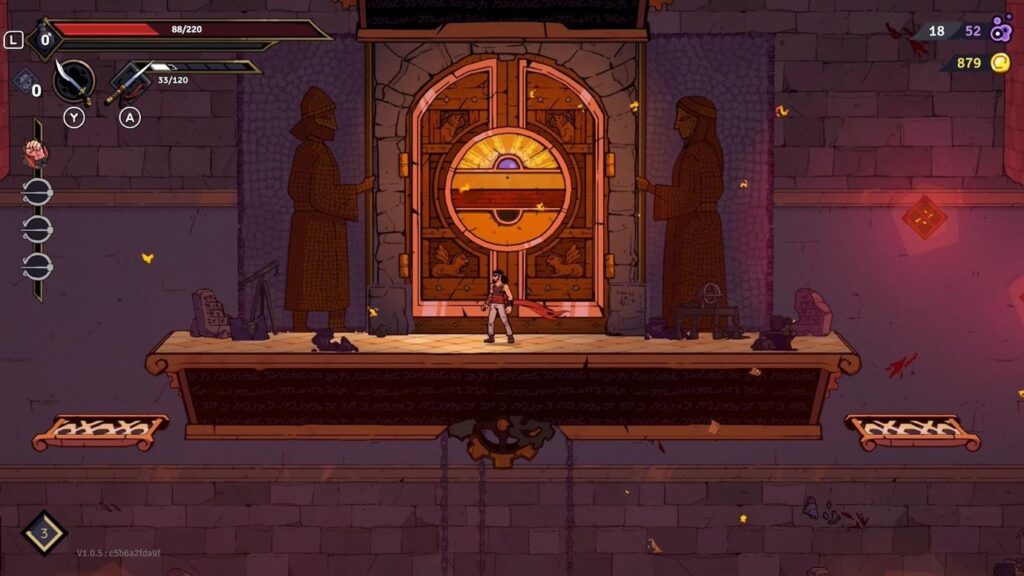The image size is (1024, 576).
Task: Click the healing flask diamond icon
Action: pos(43,533)
